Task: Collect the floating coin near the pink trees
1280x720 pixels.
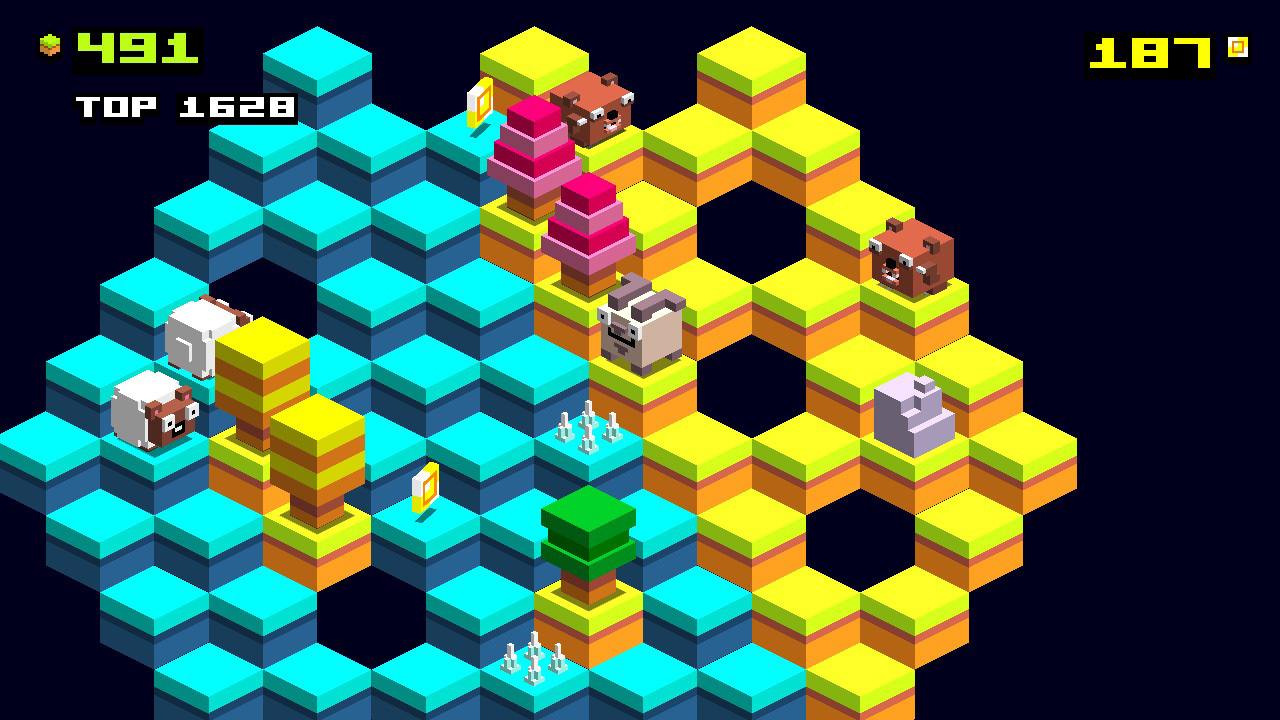Action: tap(481, 103)
